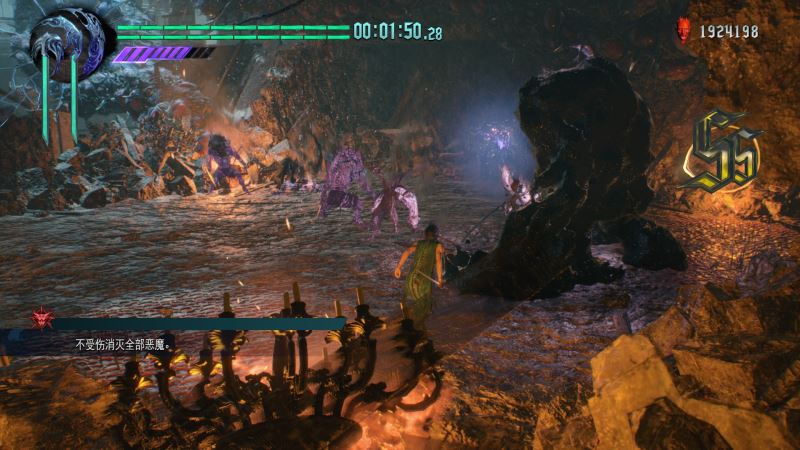The width and height of the screenshot is (800, 450).
Task: Select the red orb currency icon
Action: pyautogui.click(x=685, y=31)
